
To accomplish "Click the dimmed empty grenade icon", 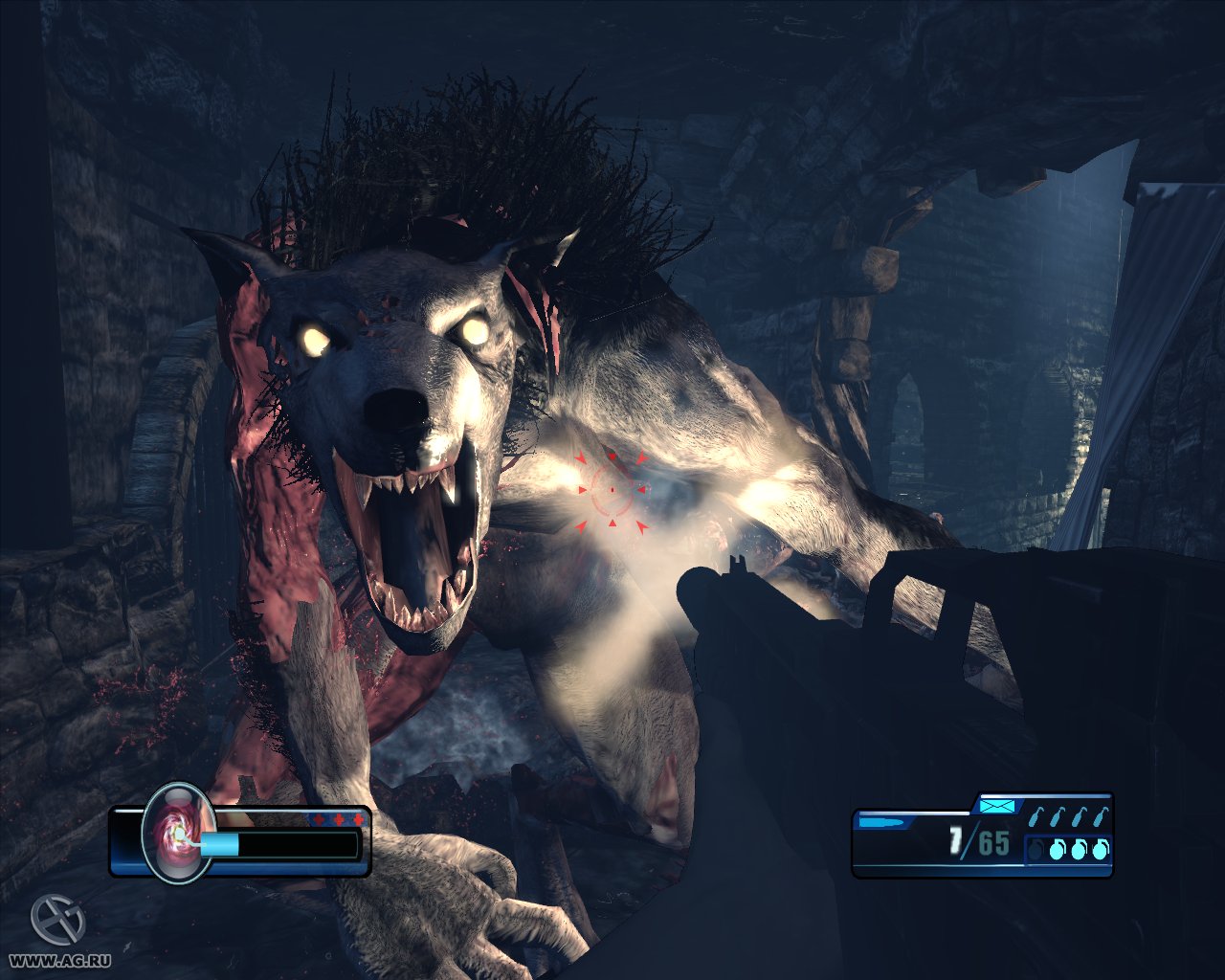I will tap(1036, 849).
